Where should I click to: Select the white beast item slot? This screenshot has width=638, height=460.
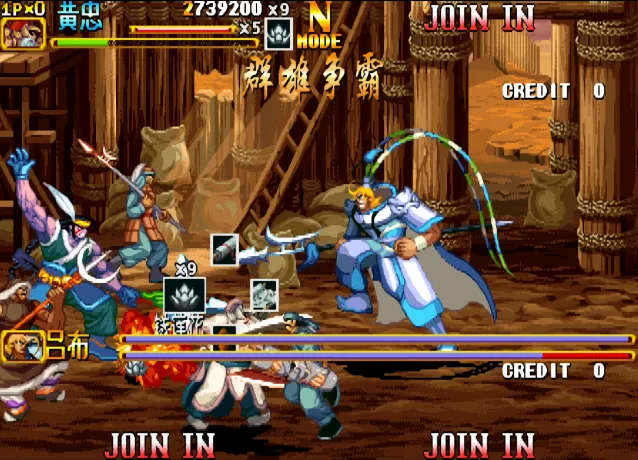[x=264, y=294]
